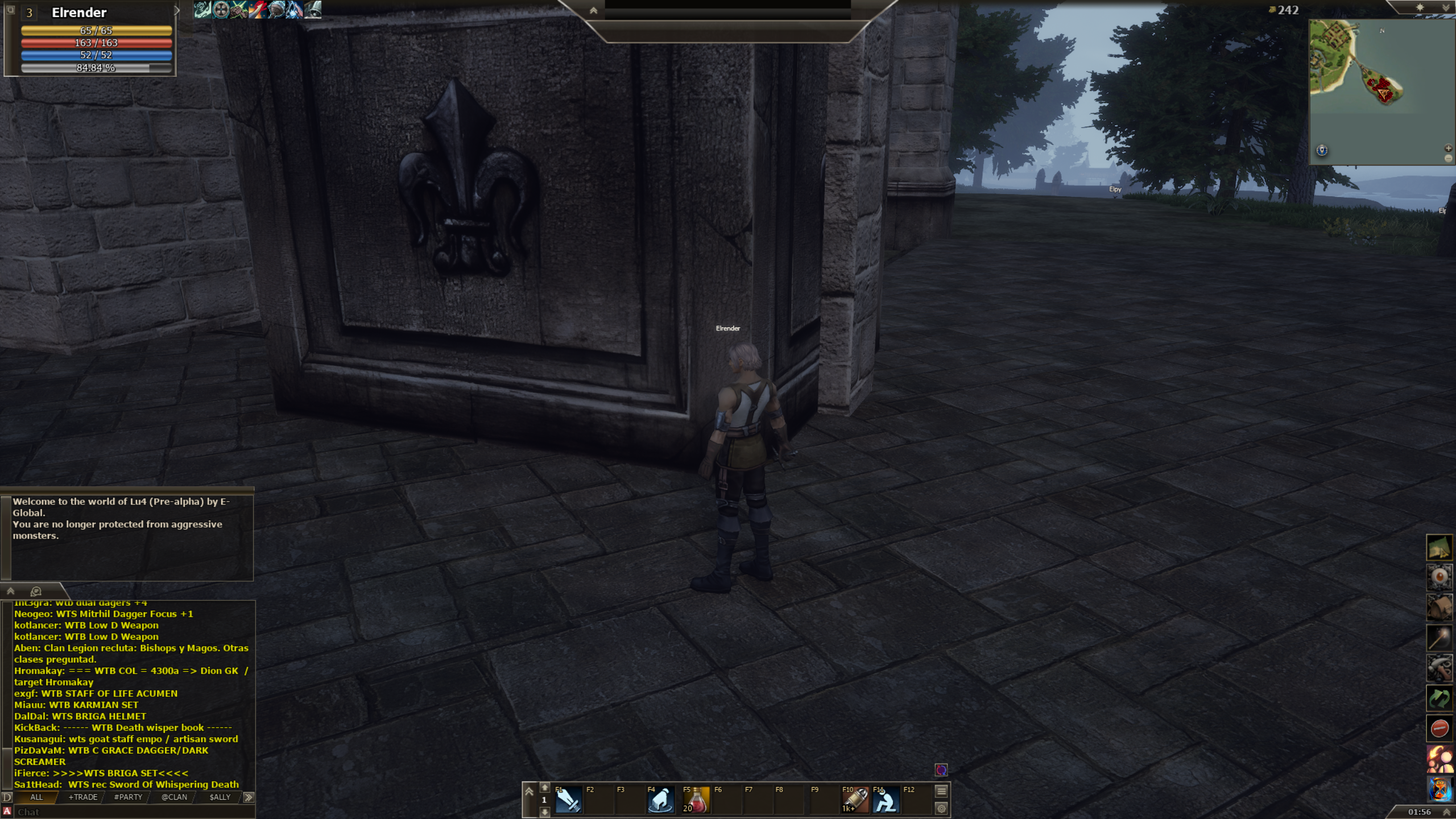Open the map icon in side menu
The image size is (1456, 819).
tap(1439, 548)
